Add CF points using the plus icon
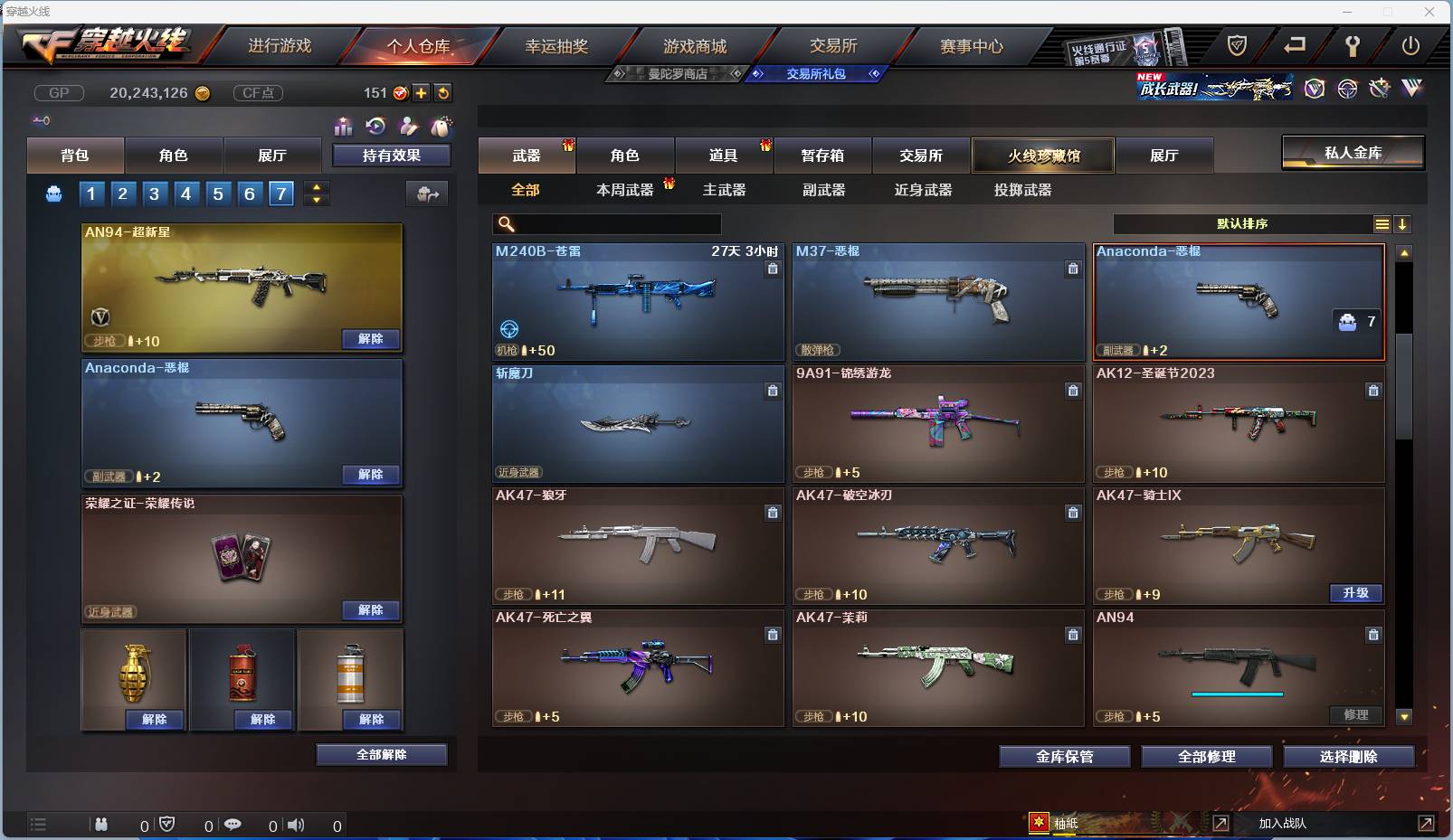Screen dimensions: 1453x840 [x=422, y=92]
